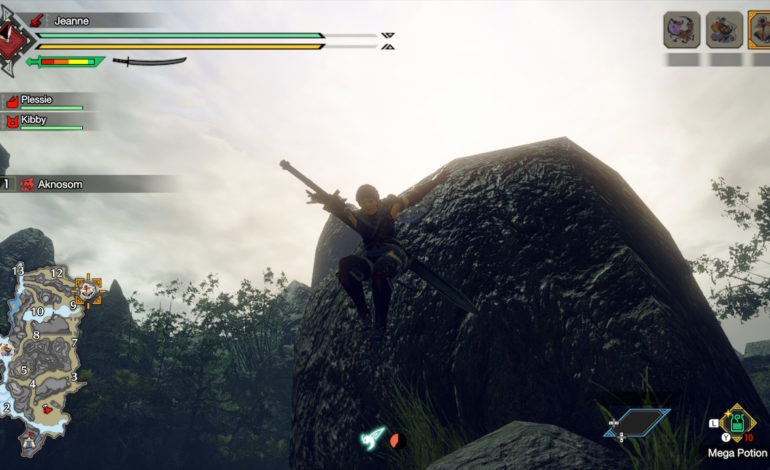Click the red camp marker on minimap

(x=46, y=409)
